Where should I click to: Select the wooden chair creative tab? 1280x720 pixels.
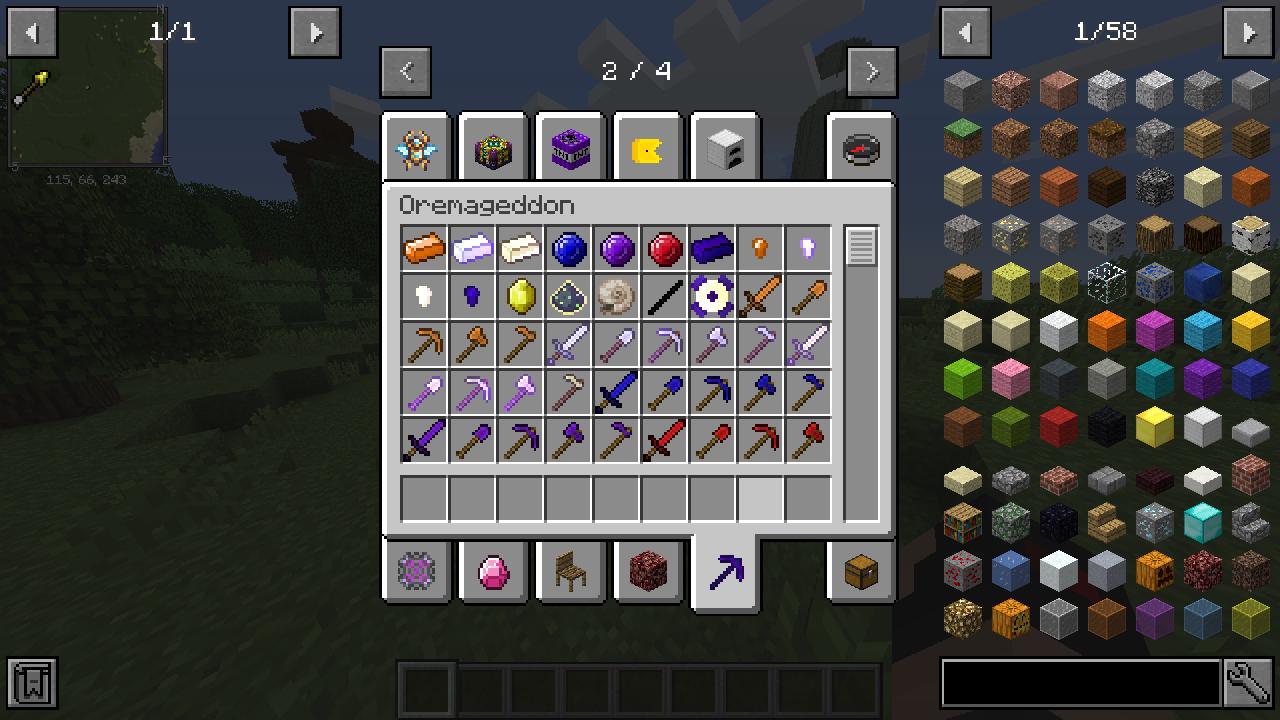[x=571, y=572]
